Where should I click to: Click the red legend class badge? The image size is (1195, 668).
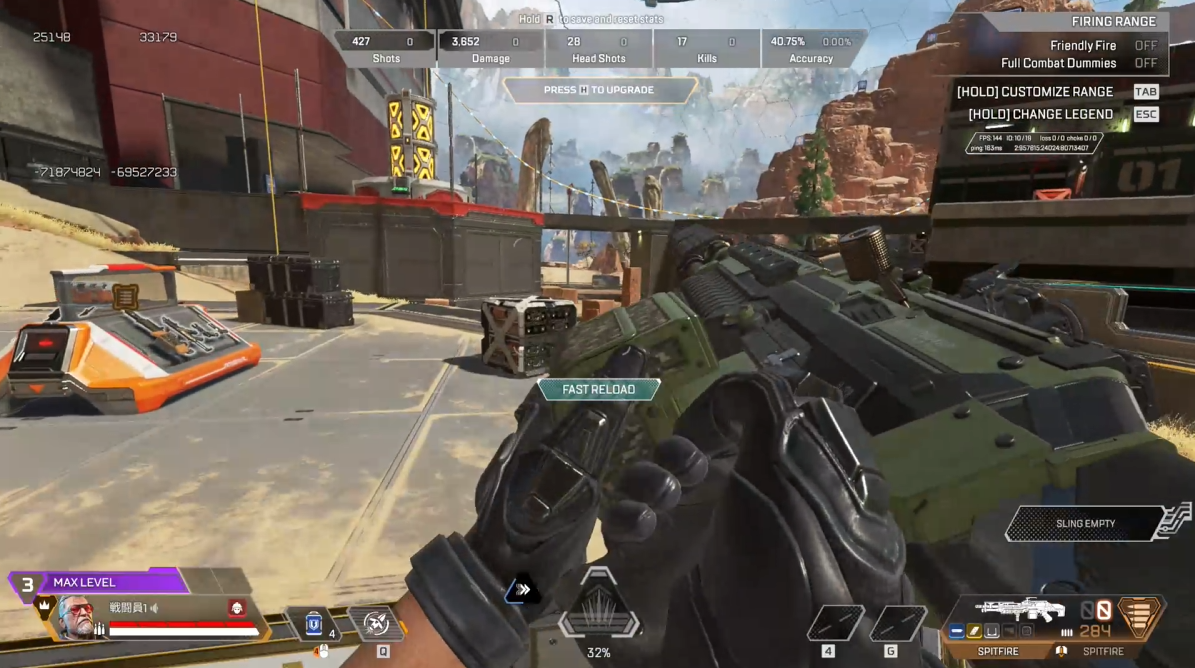click(x=236, y=607)
